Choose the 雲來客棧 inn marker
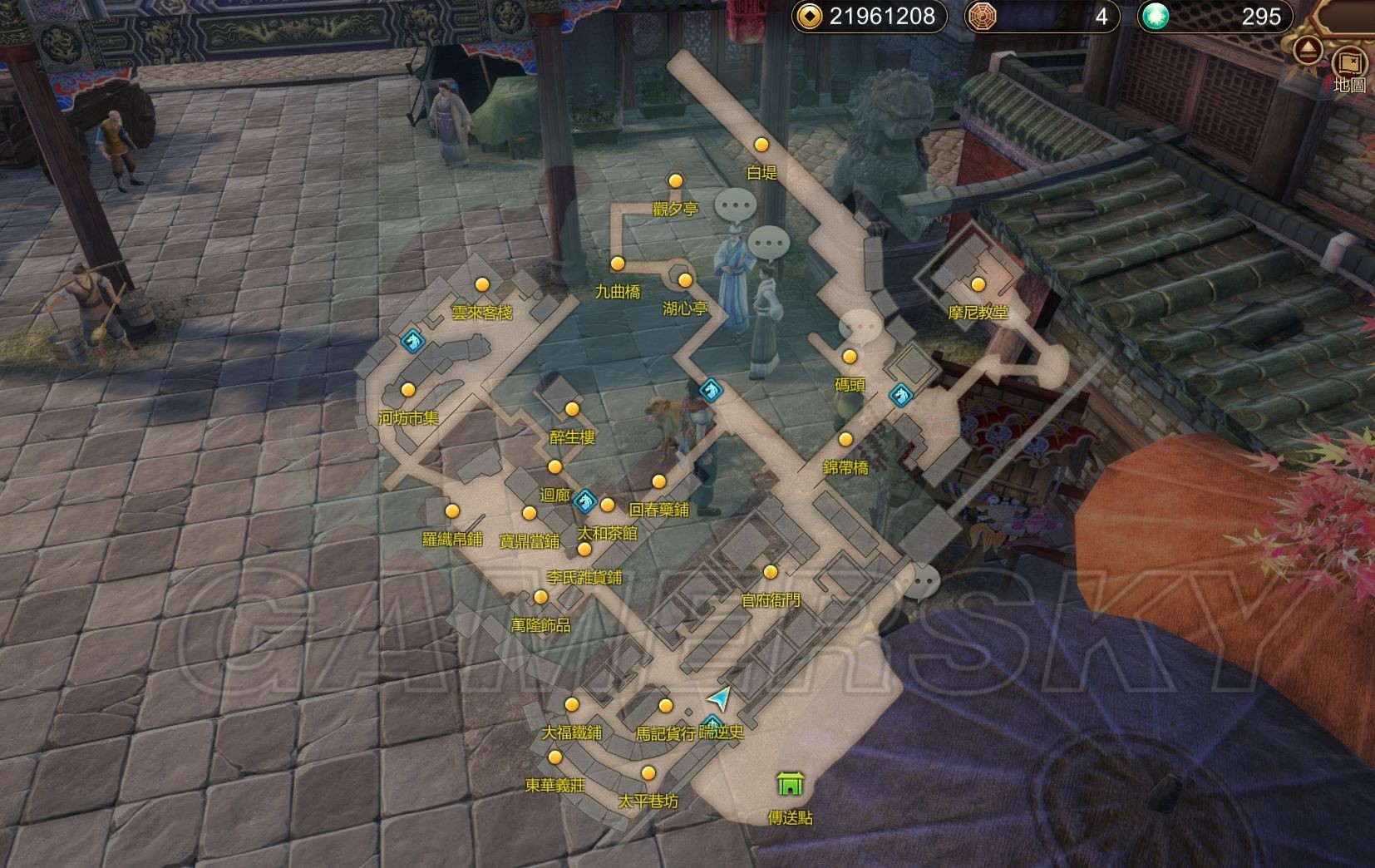 tap(481, 284)
